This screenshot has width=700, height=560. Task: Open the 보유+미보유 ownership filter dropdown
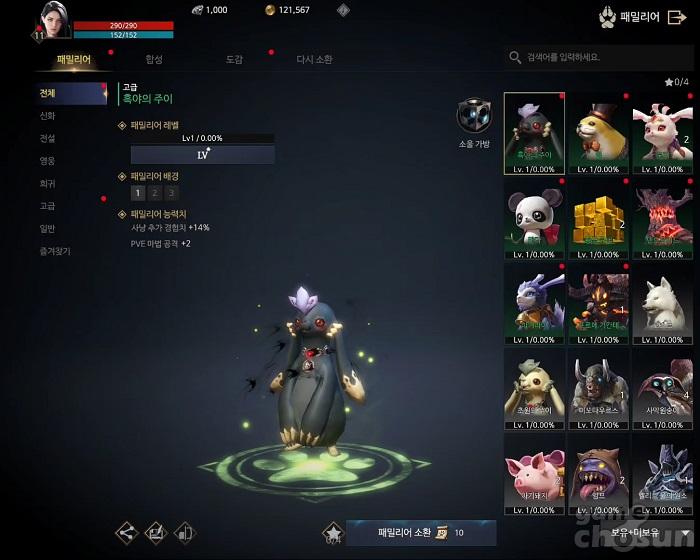coord(655,533)
